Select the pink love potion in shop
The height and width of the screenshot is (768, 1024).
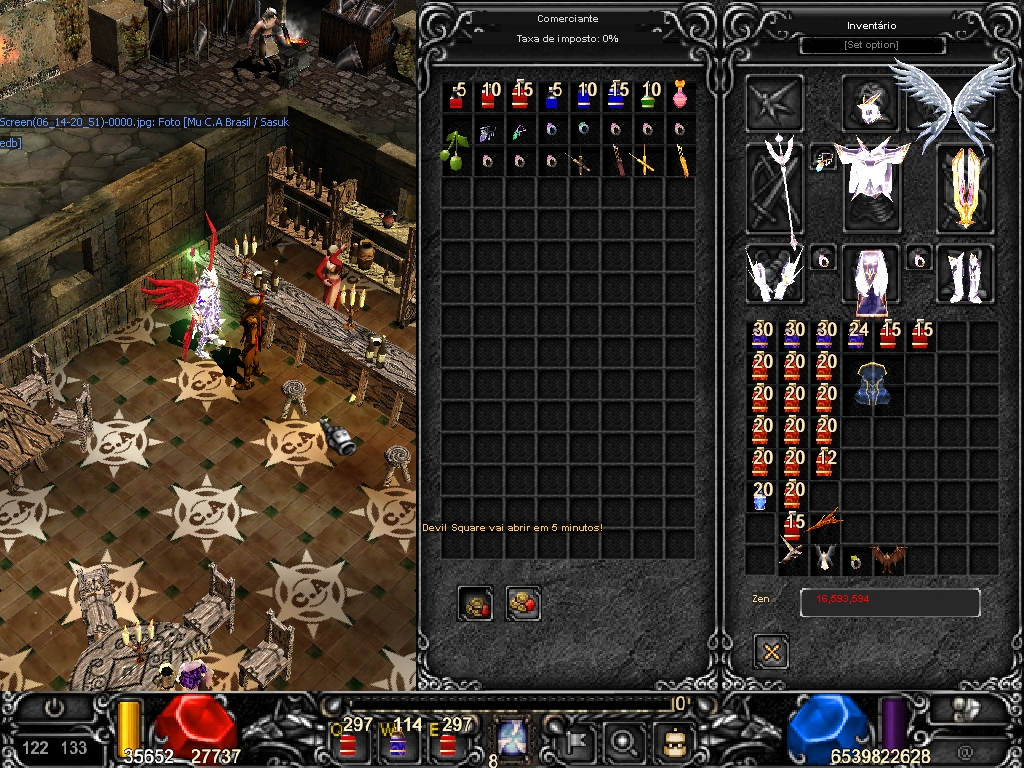click(680, 96)
